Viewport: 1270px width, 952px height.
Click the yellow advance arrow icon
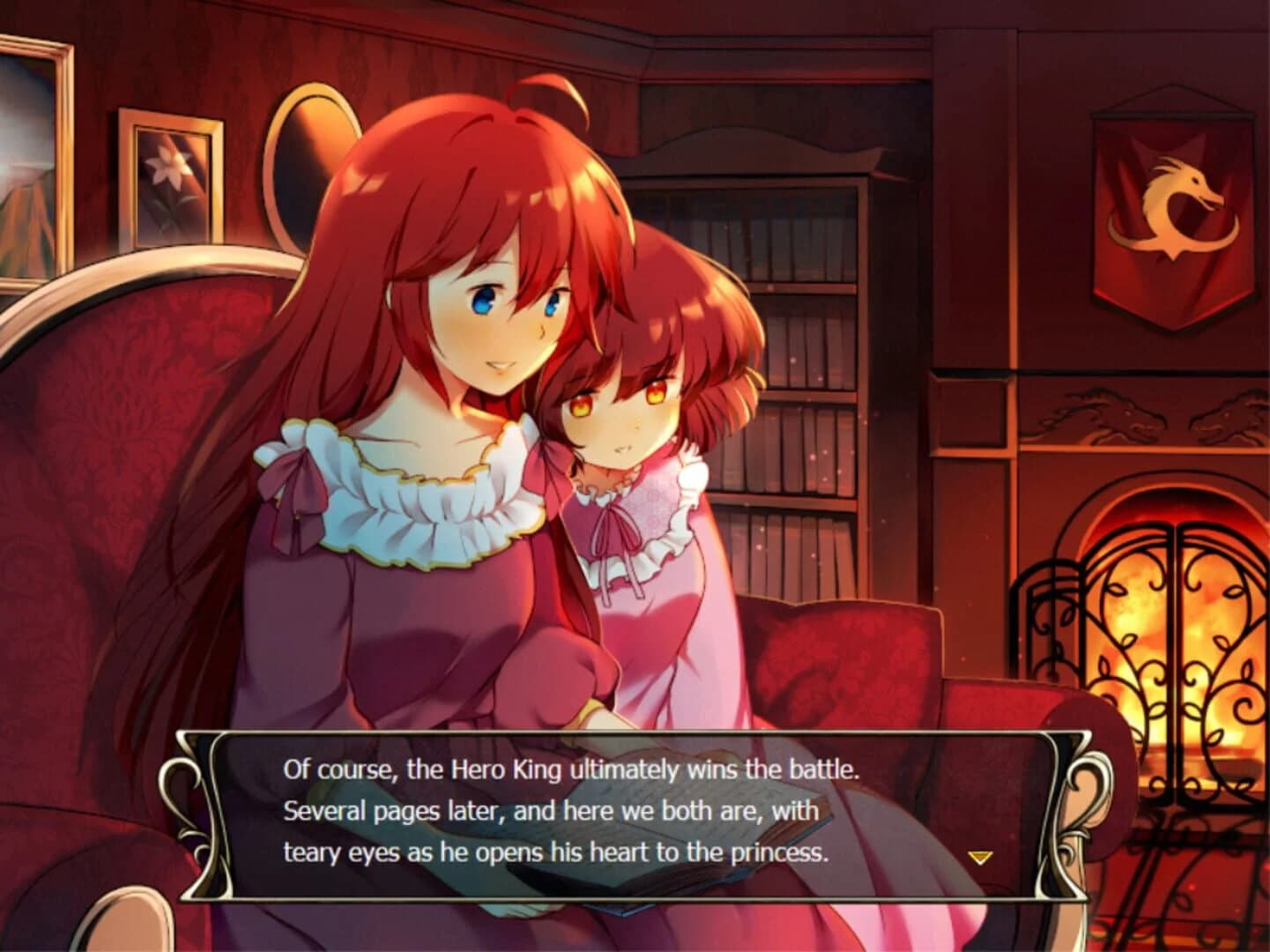pos(981,855)
